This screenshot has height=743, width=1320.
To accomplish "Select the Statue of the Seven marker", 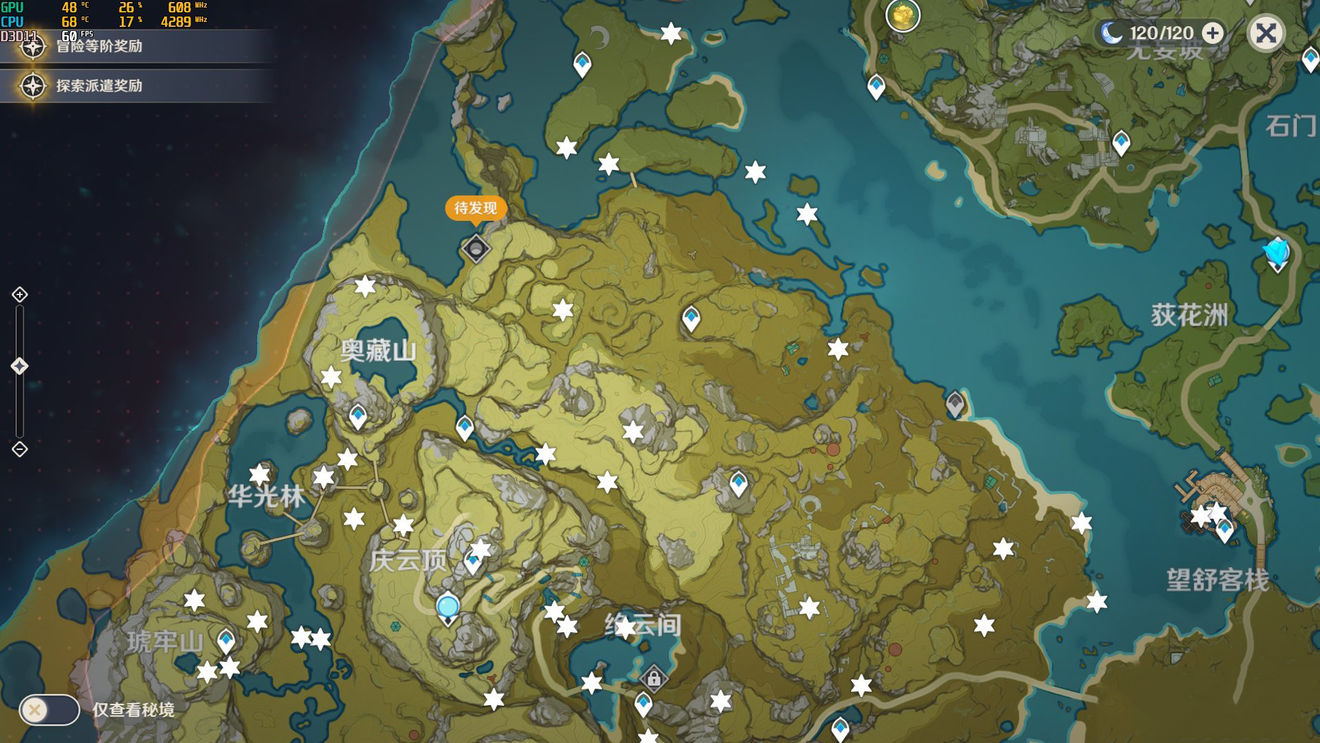I will pos(1277,253).
